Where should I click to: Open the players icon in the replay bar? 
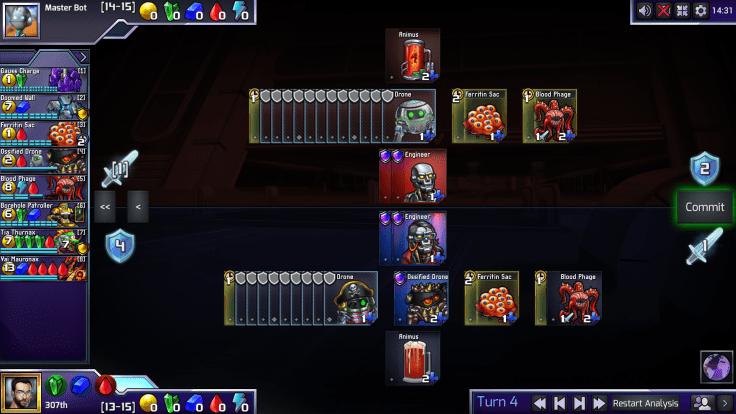pos(703,403)
